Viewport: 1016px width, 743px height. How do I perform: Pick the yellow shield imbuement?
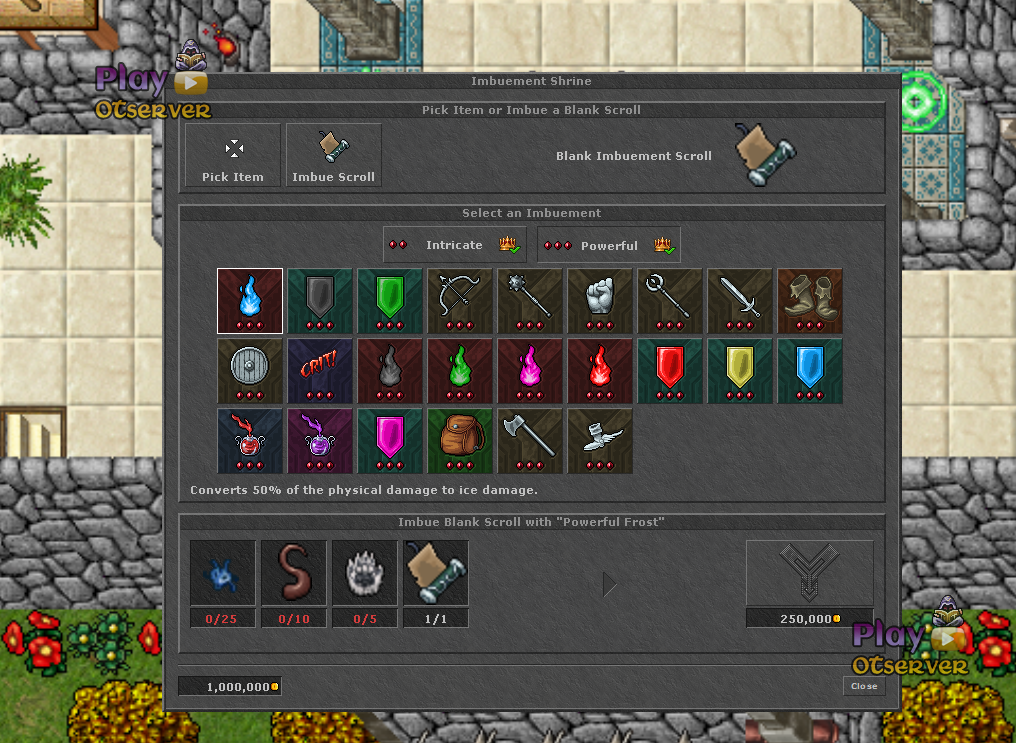(x=740, y=370)
